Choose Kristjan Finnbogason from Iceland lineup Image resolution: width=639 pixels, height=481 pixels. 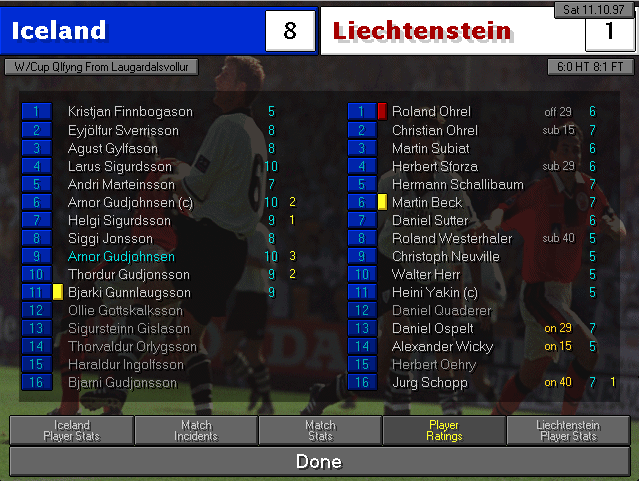click(130, 112)
